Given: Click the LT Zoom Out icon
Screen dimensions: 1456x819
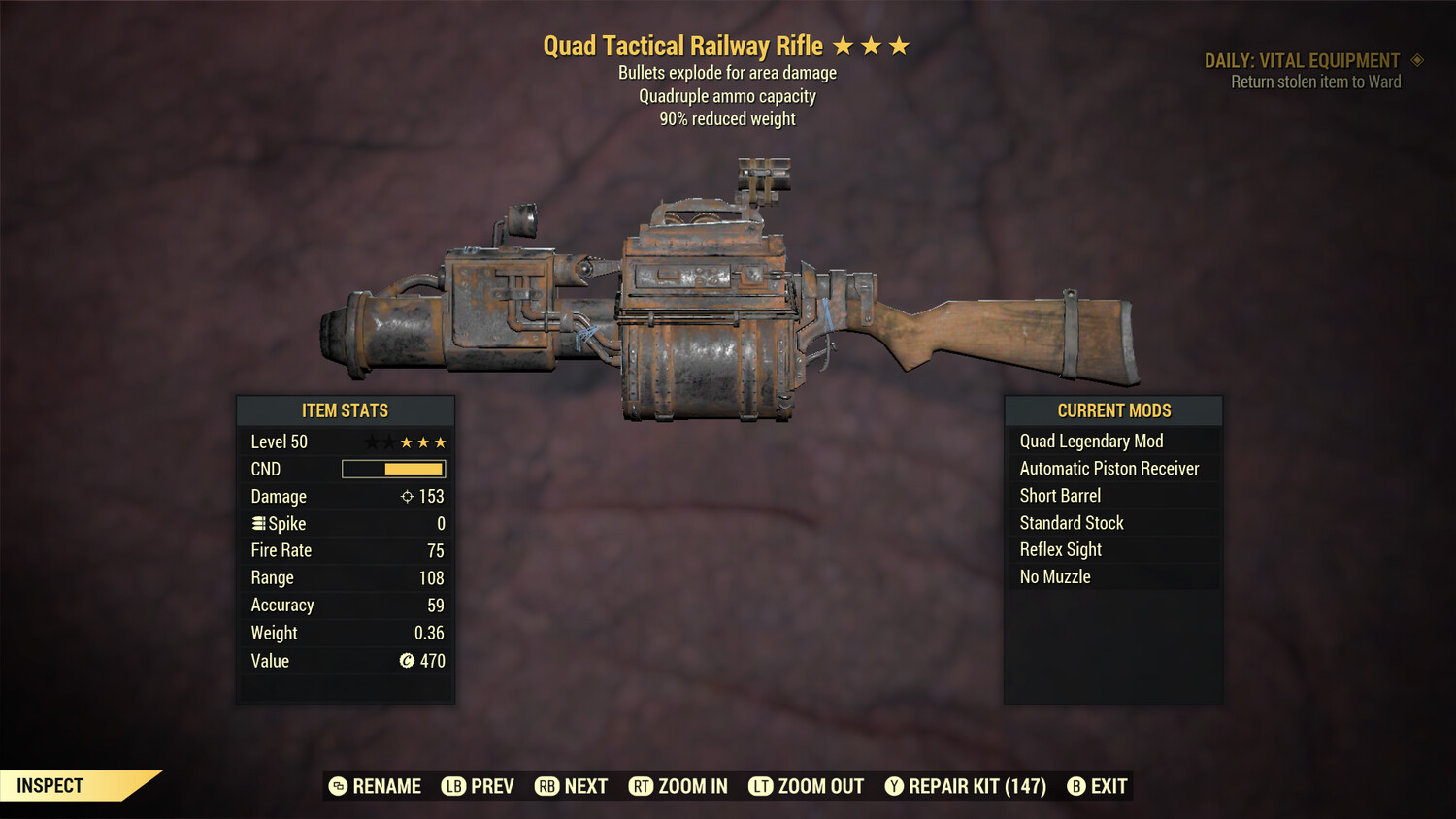Looking at the screenshot, I should pos(762,786).
